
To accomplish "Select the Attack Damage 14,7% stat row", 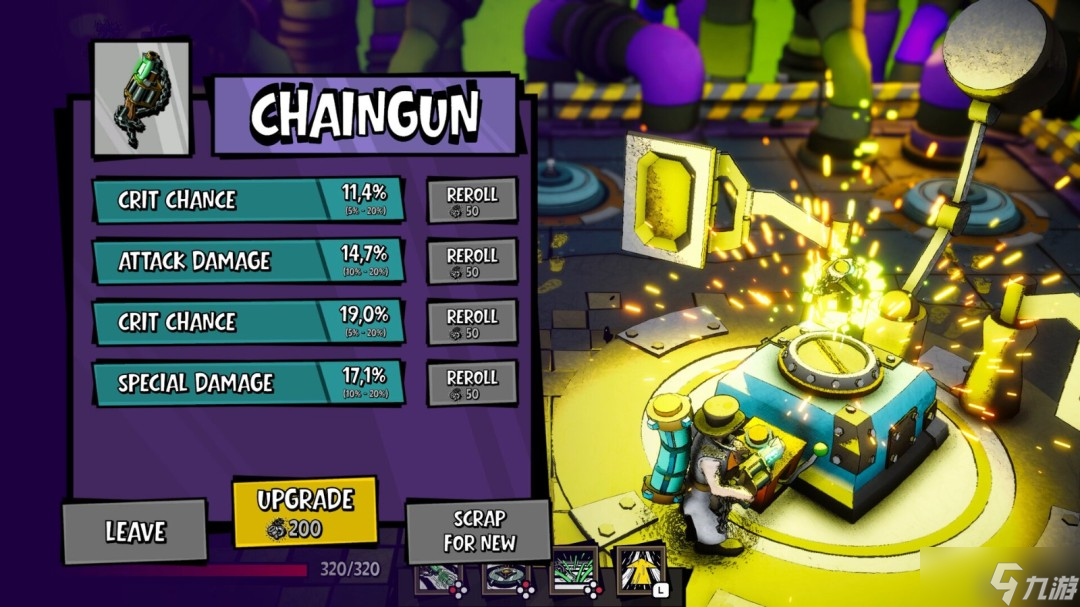I will 249,261.
